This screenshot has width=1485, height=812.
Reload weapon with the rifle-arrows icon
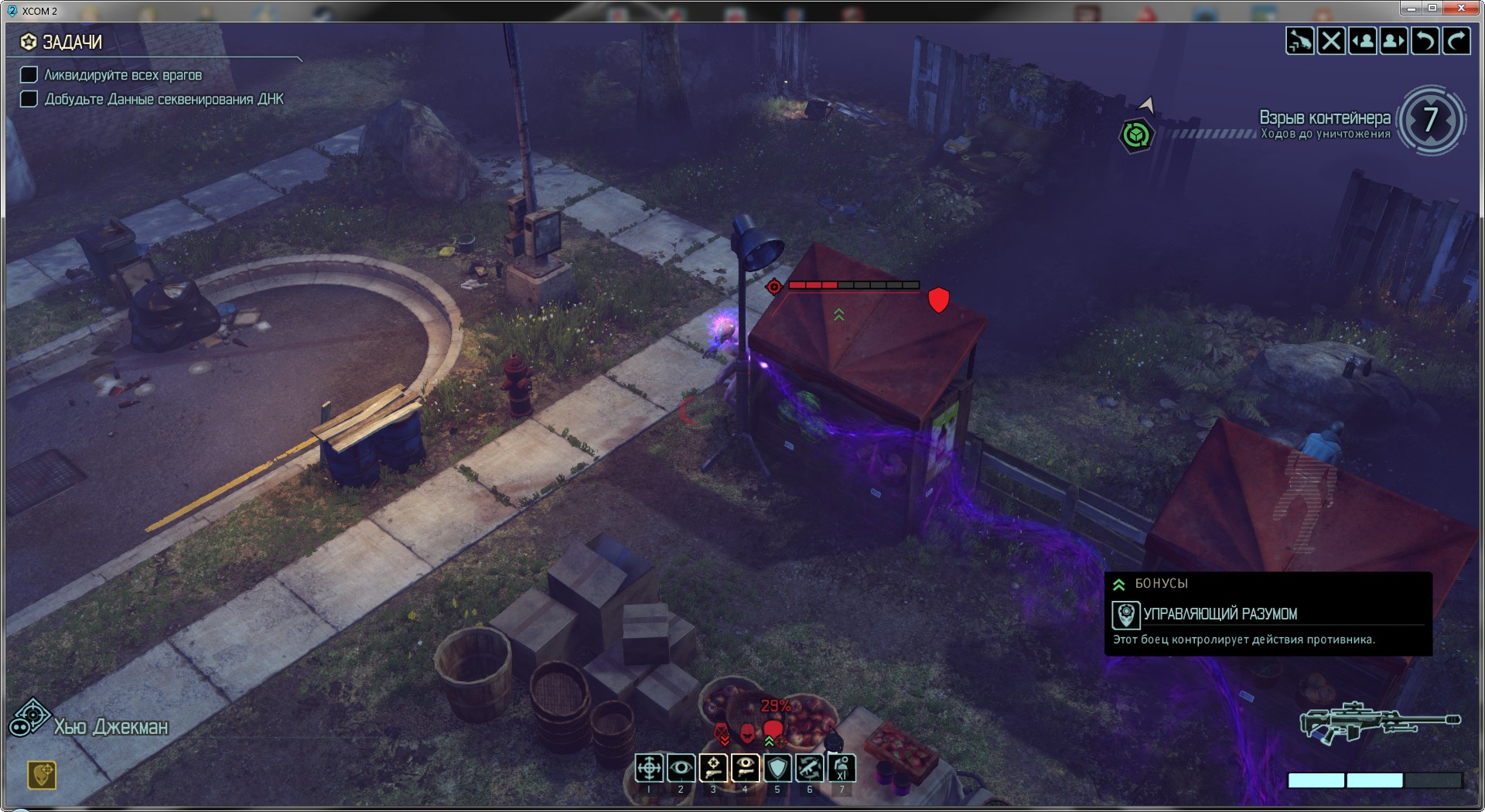810,768
